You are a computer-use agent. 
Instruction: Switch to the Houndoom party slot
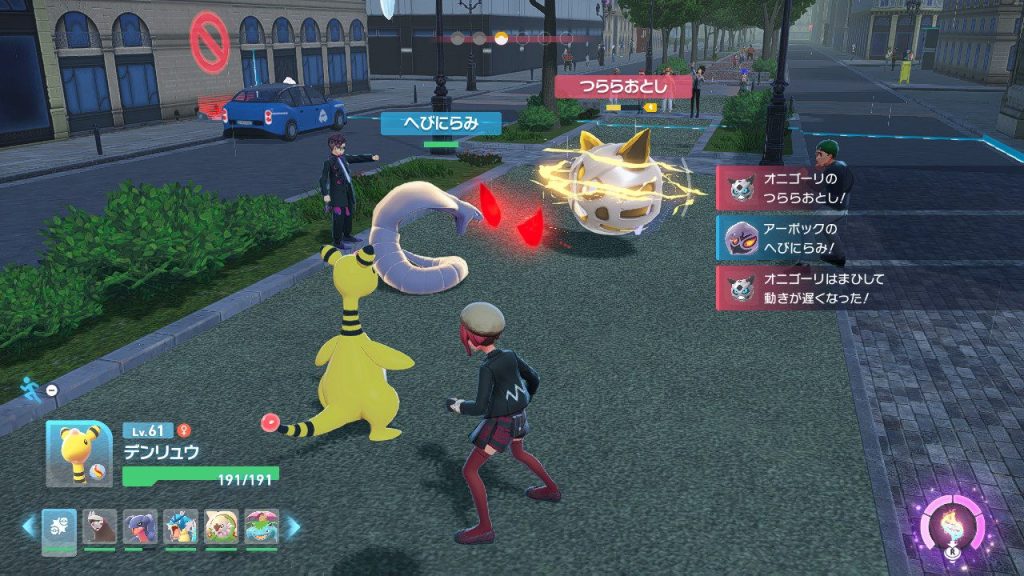click(100, 527)
